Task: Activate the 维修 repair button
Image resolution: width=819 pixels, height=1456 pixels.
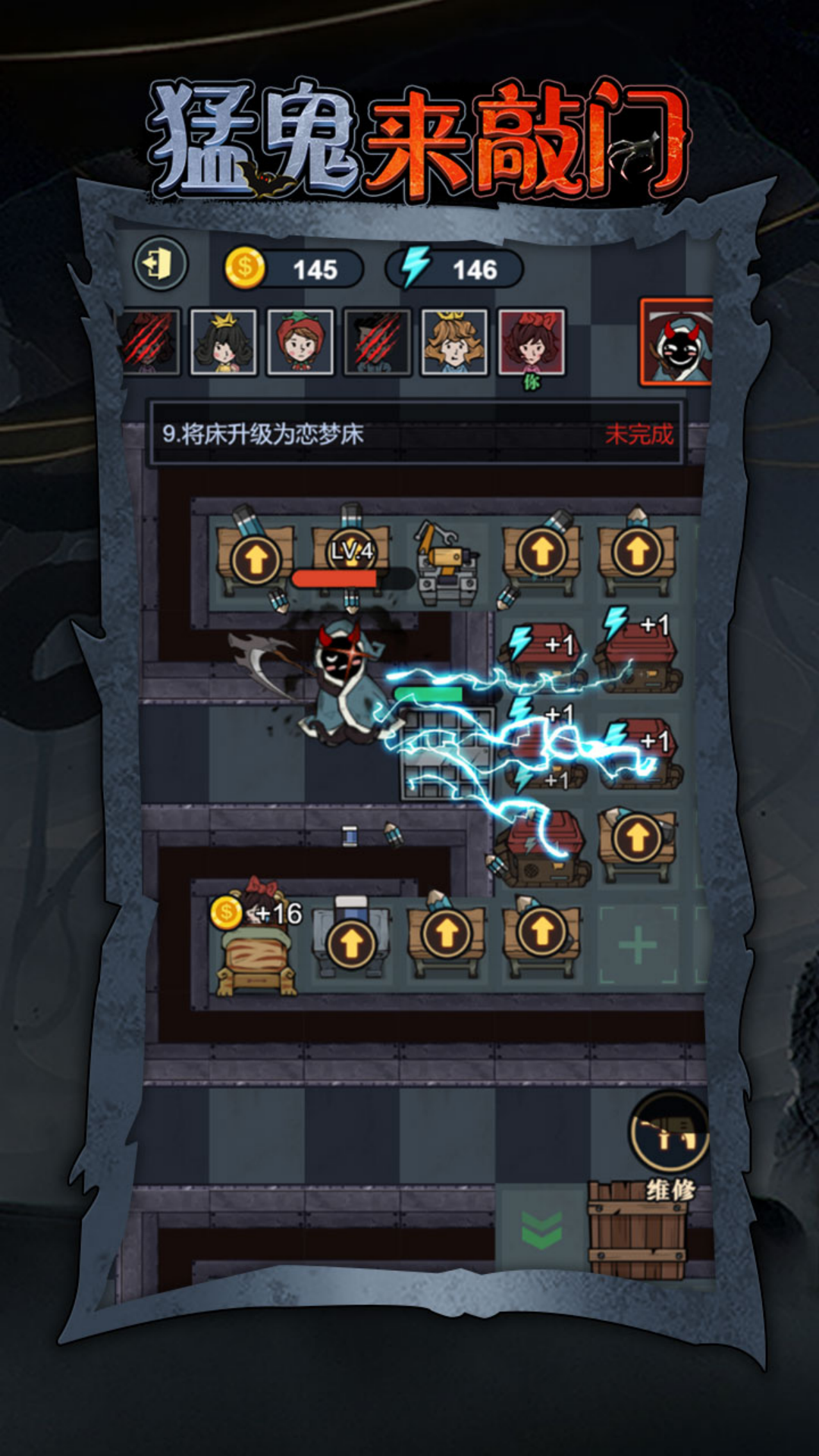Action: (x=669, y=1136)
